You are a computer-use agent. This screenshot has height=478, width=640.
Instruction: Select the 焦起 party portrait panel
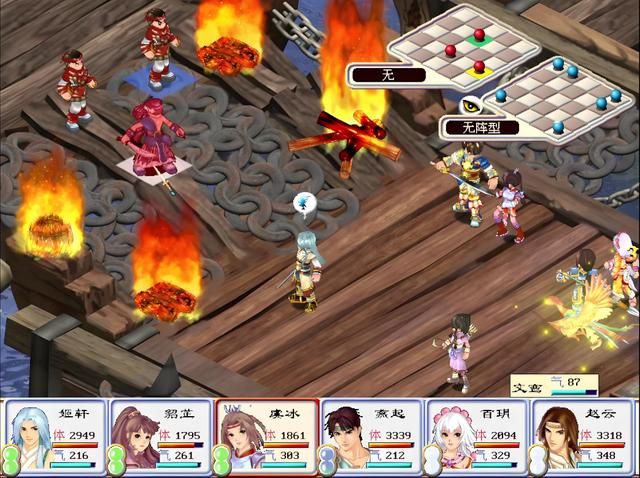point(372,436)
